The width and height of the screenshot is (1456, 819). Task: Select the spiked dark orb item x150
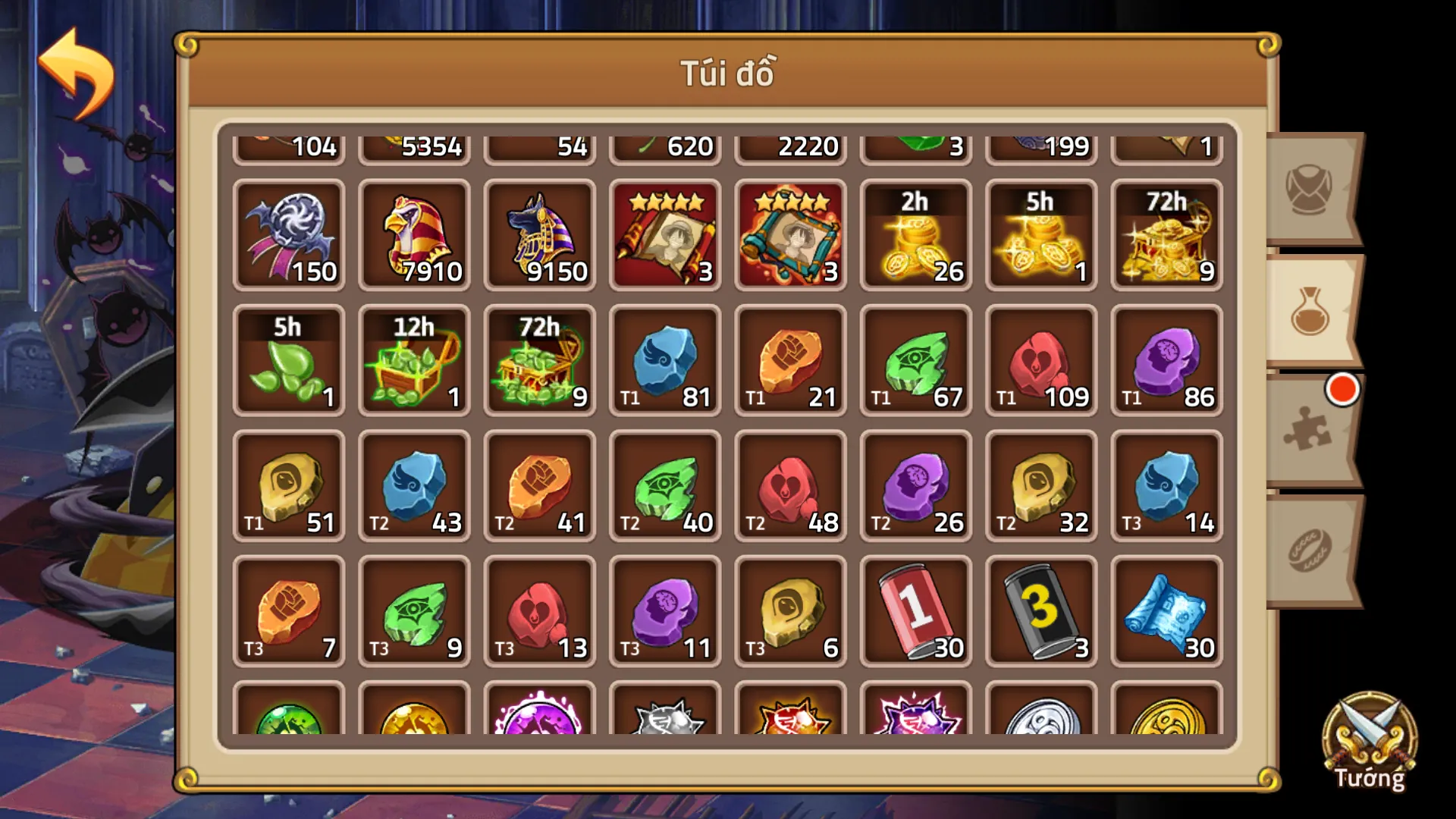coord(289,235)
